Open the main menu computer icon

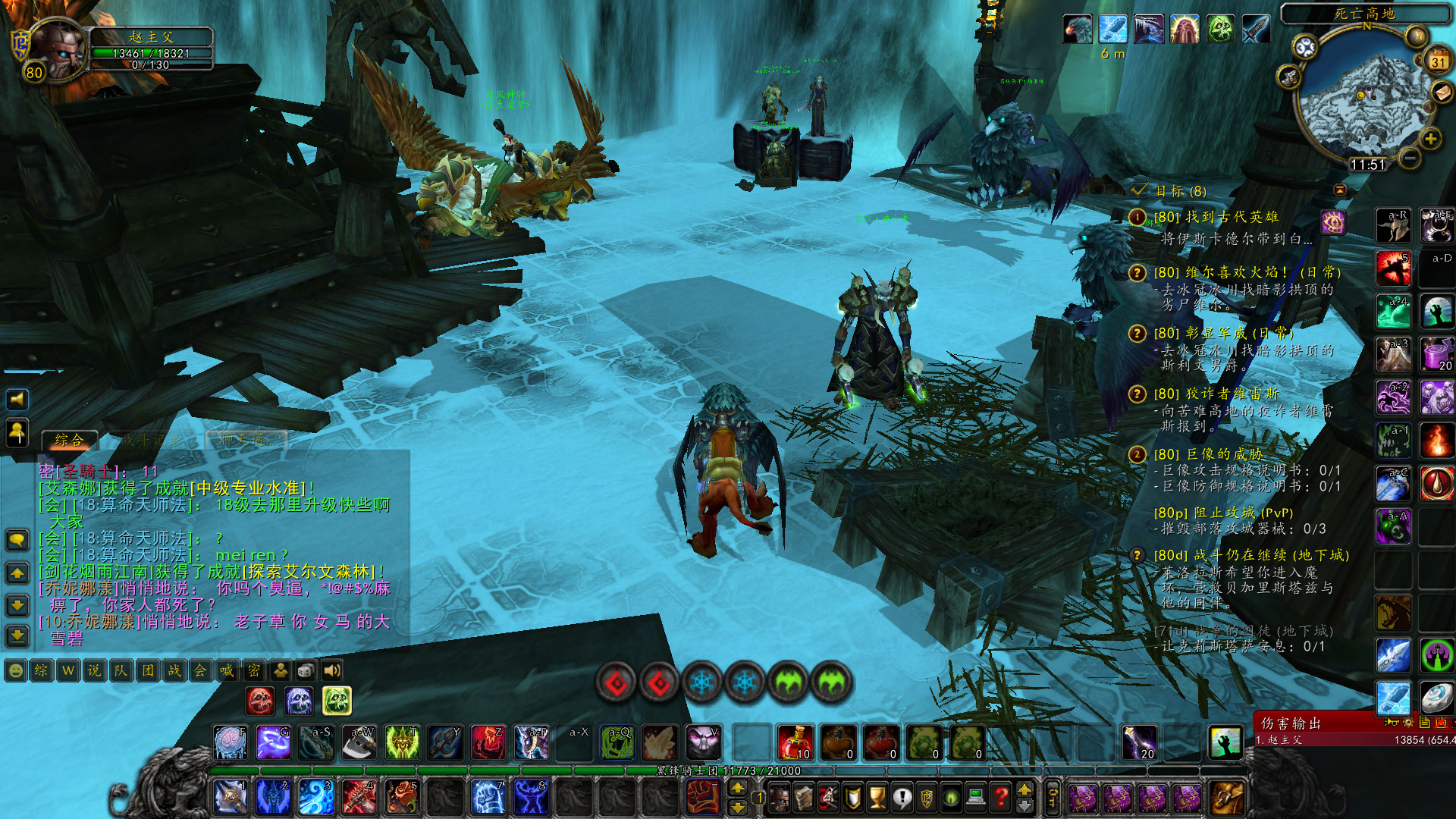[977, 797]
